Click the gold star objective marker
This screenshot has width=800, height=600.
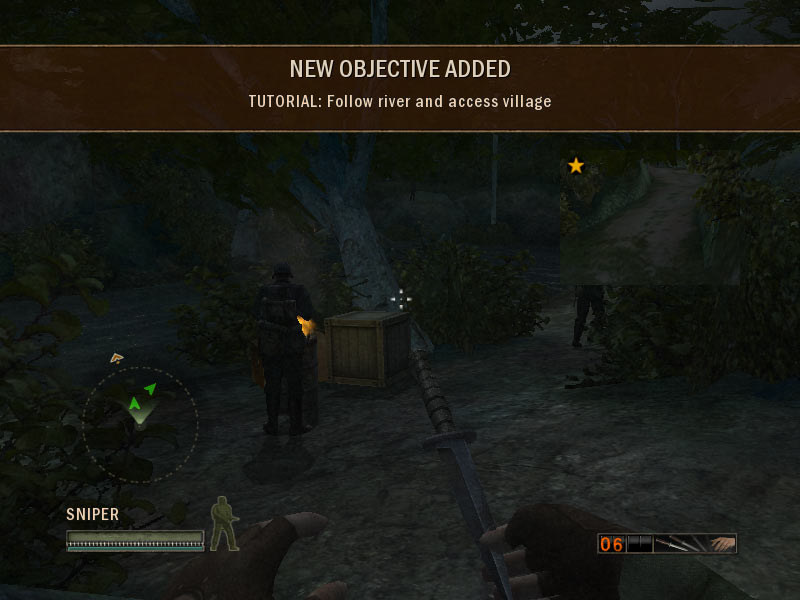pyautogui.click(x=576, y=165)
